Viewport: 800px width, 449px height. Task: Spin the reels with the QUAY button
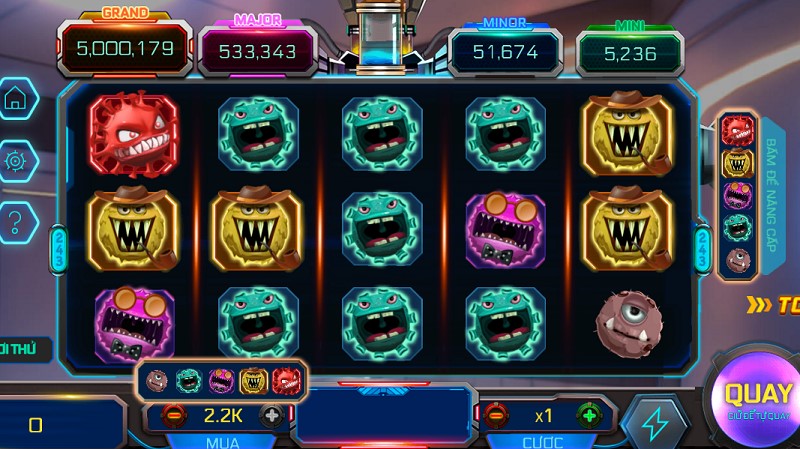[x=757, y=398]
